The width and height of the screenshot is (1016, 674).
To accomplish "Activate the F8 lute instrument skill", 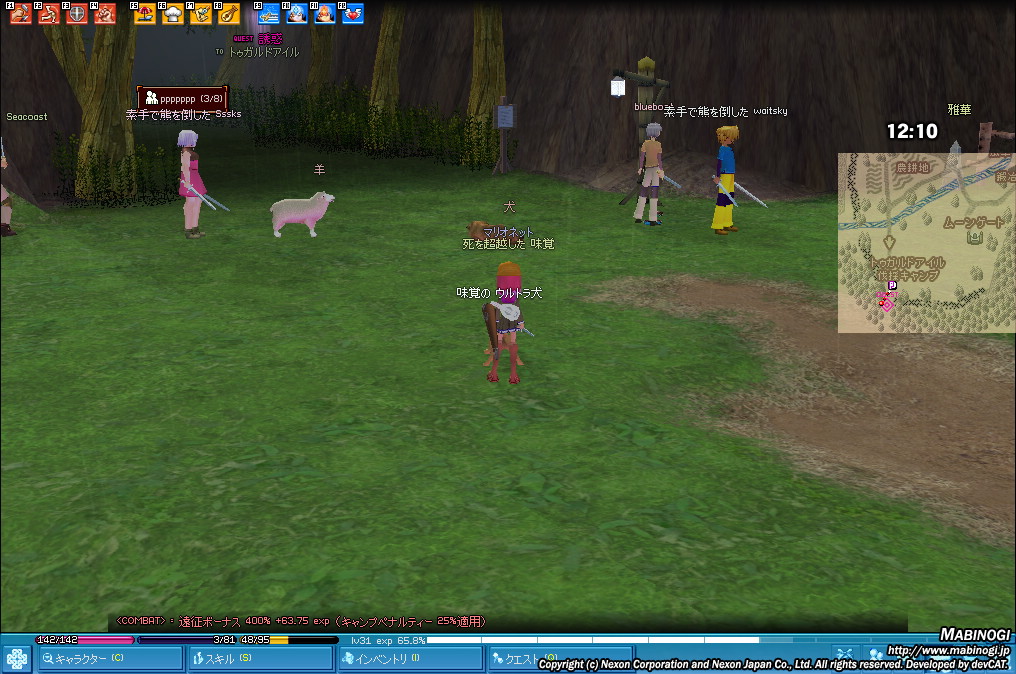I will pos(228,14).
